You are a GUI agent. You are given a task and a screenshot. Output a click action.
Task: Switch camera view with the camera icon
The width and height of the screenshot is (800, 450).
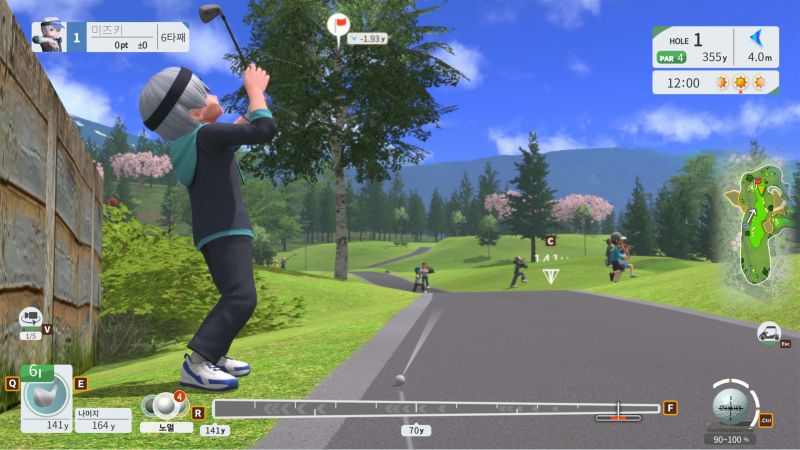coord(31,319)
